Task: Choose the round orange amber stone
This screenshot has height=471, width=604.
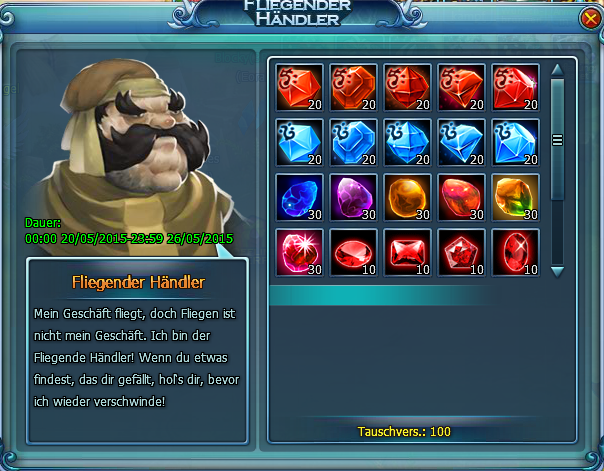Action: click(408, 197)
